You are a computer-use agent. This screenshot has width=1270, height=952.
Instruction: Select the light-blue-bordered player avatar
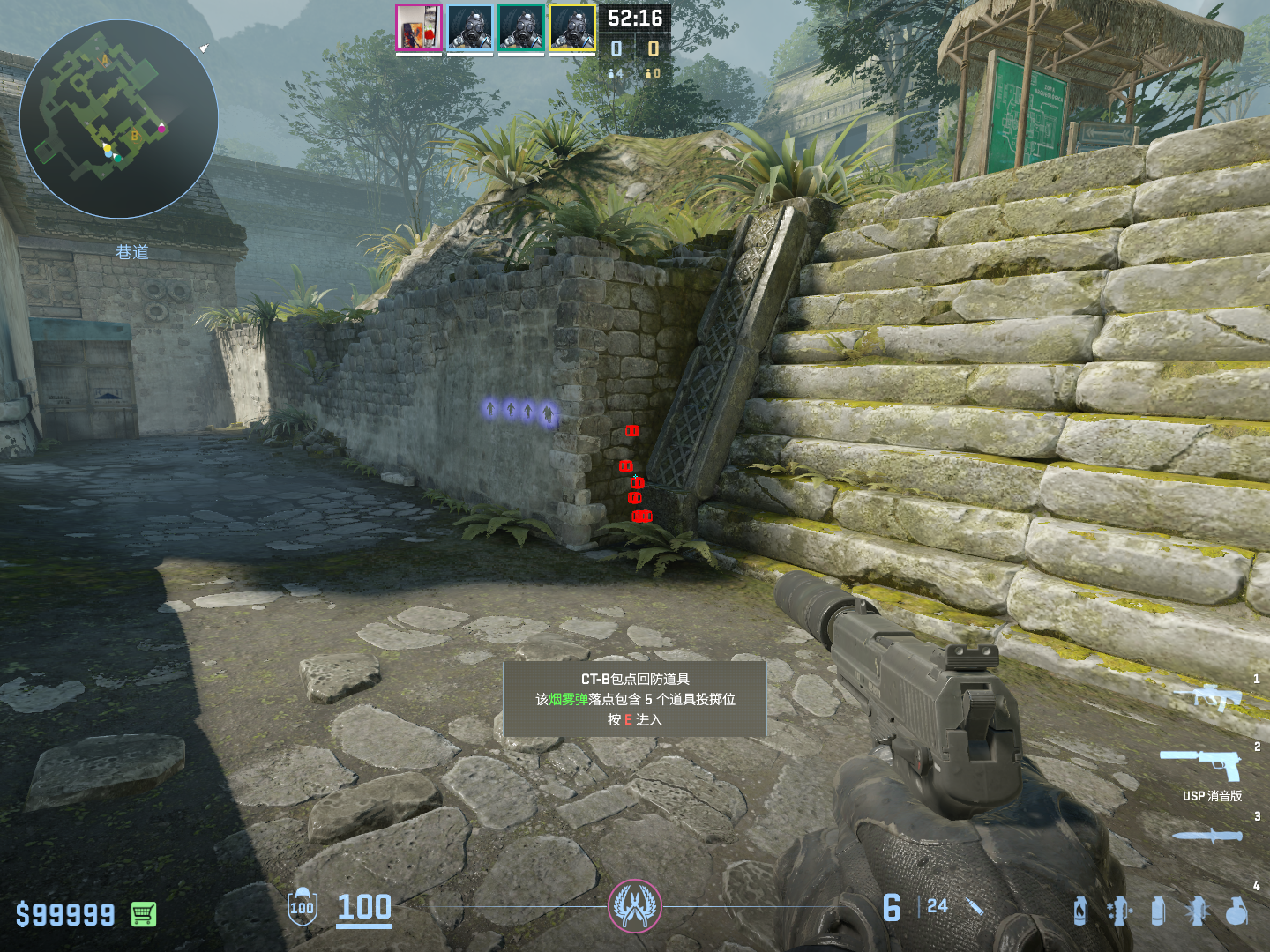[x=469, y=28]
